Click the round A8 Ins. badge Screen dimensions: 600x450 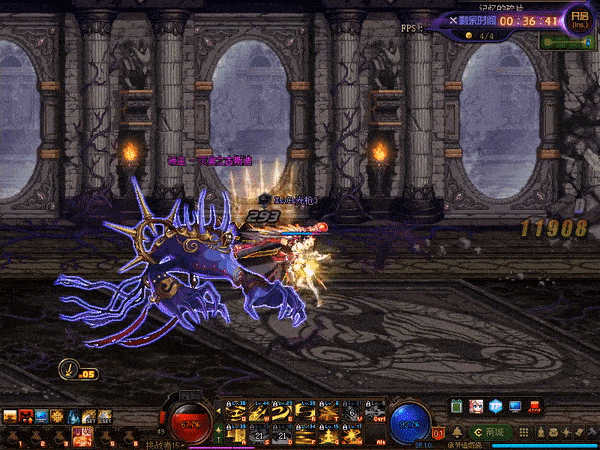(579, 17)
